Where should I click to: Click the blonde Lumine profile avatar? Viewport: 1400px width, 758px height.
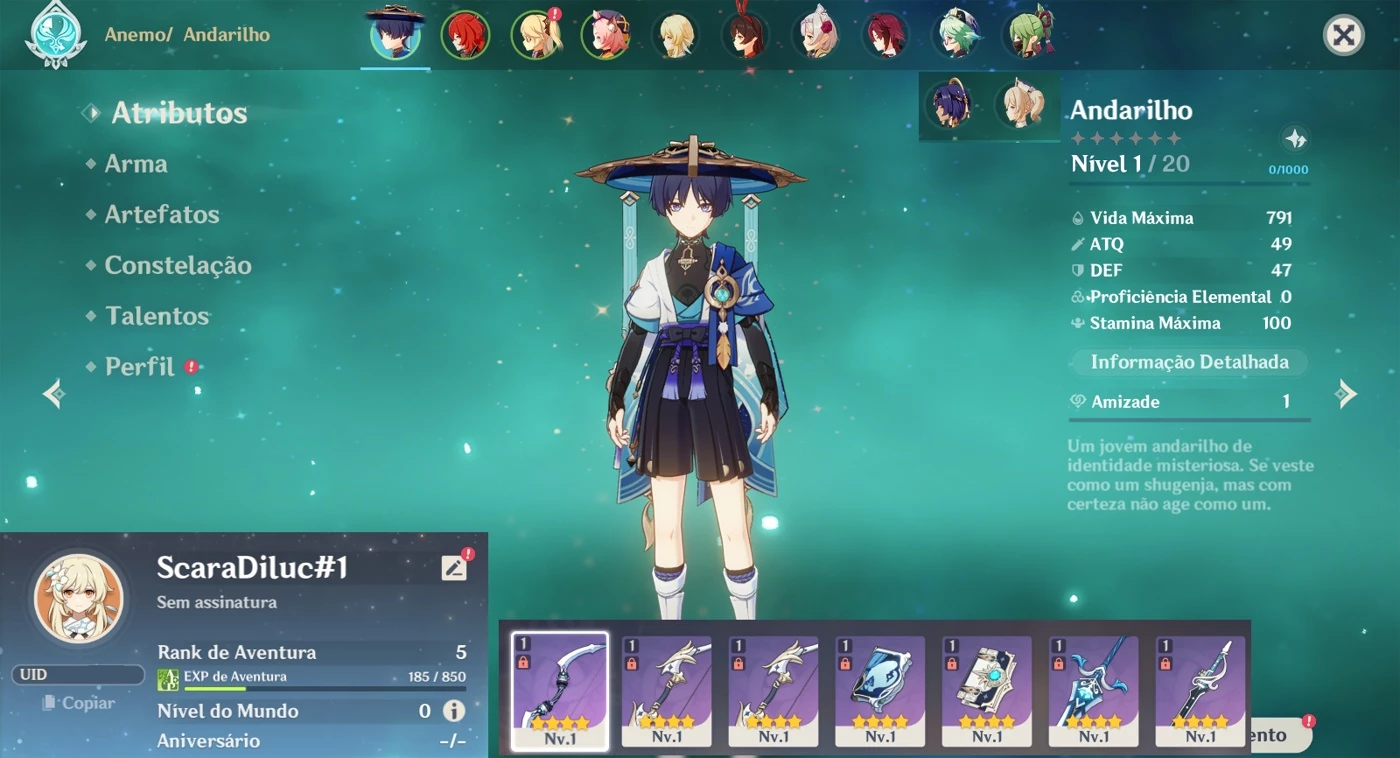[79, 598]
